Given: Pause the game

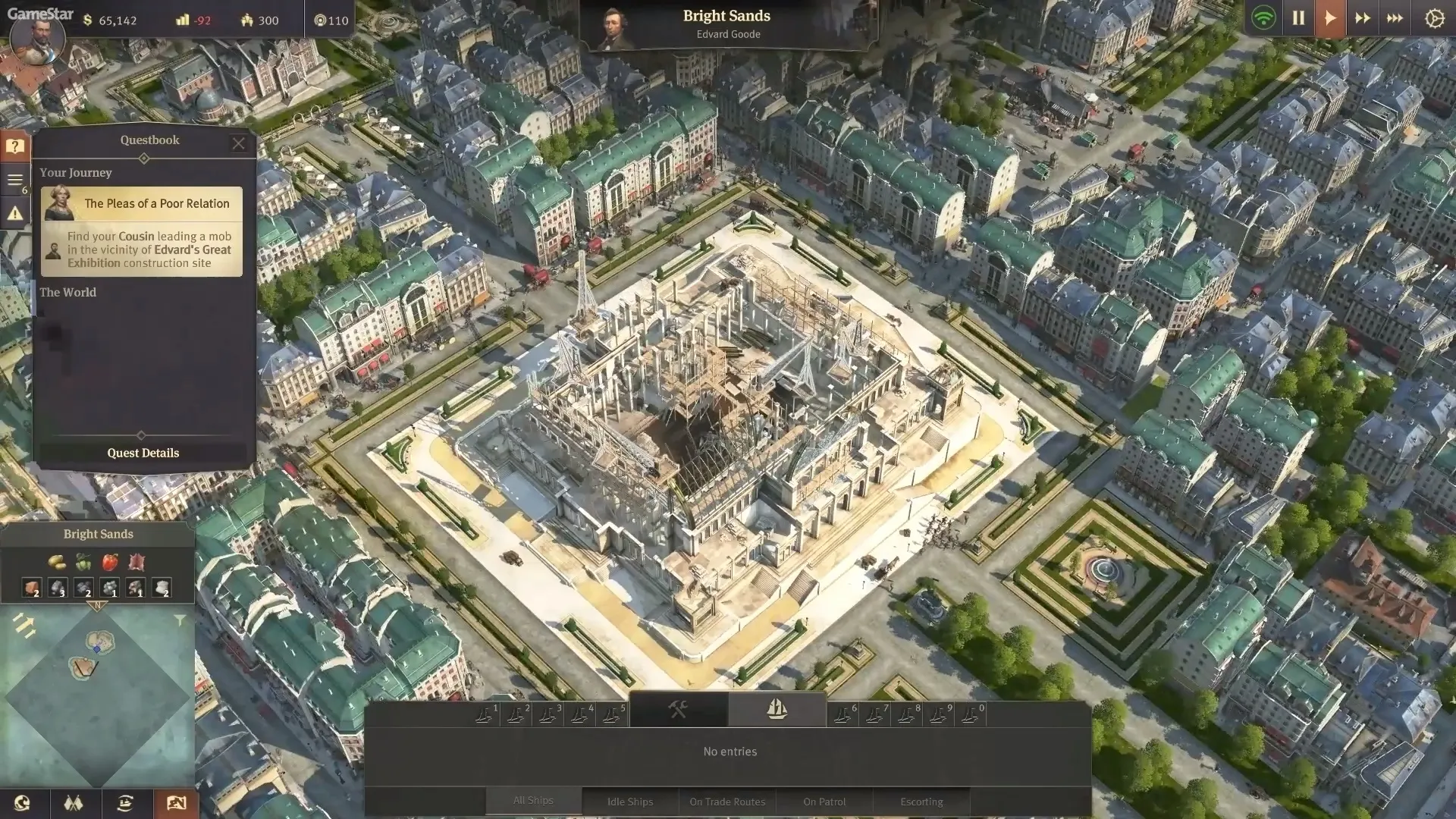Looking at the screenshot, I should pos(1298,18).
